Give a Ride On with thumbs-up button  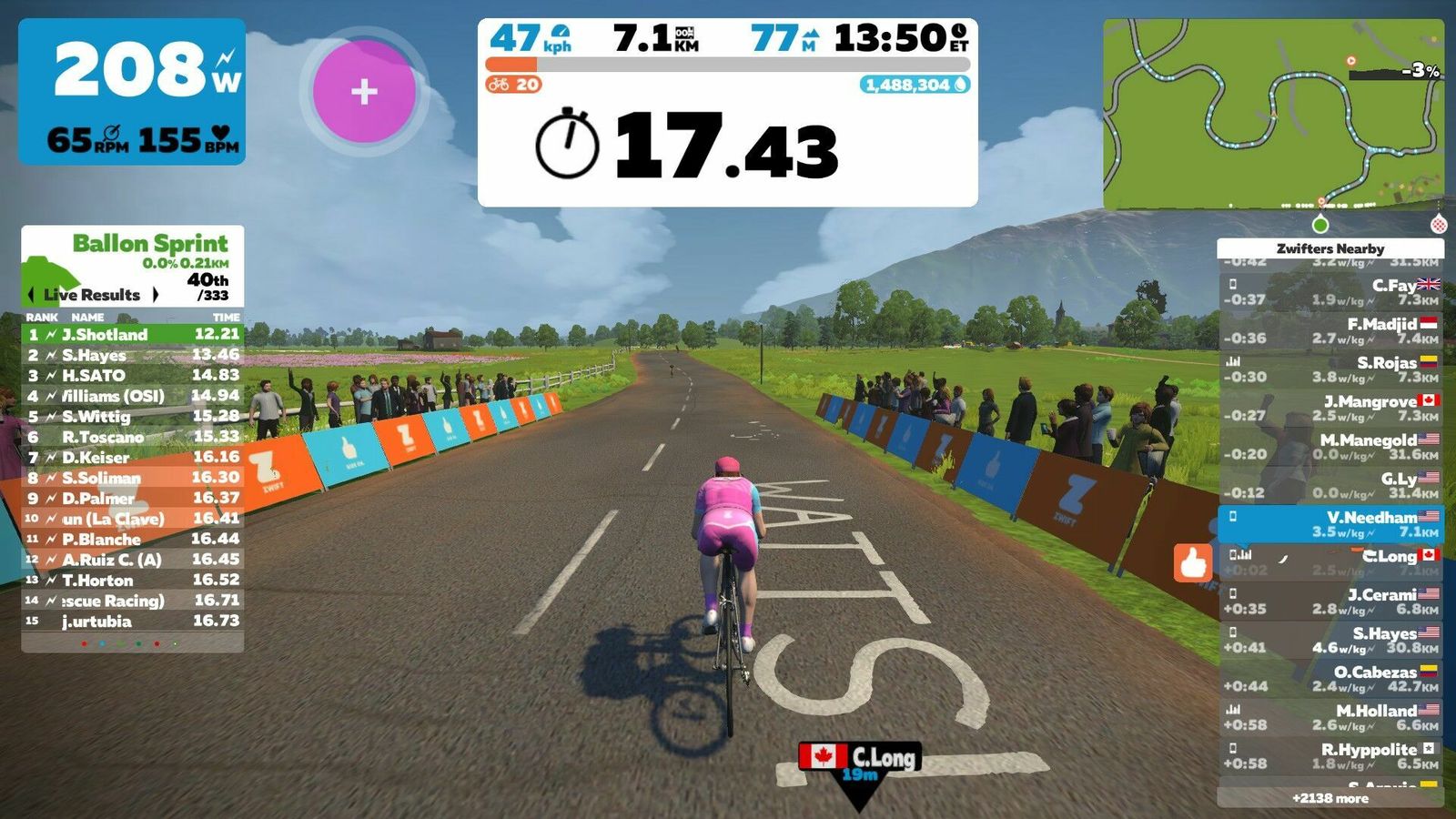(1192, 563)
